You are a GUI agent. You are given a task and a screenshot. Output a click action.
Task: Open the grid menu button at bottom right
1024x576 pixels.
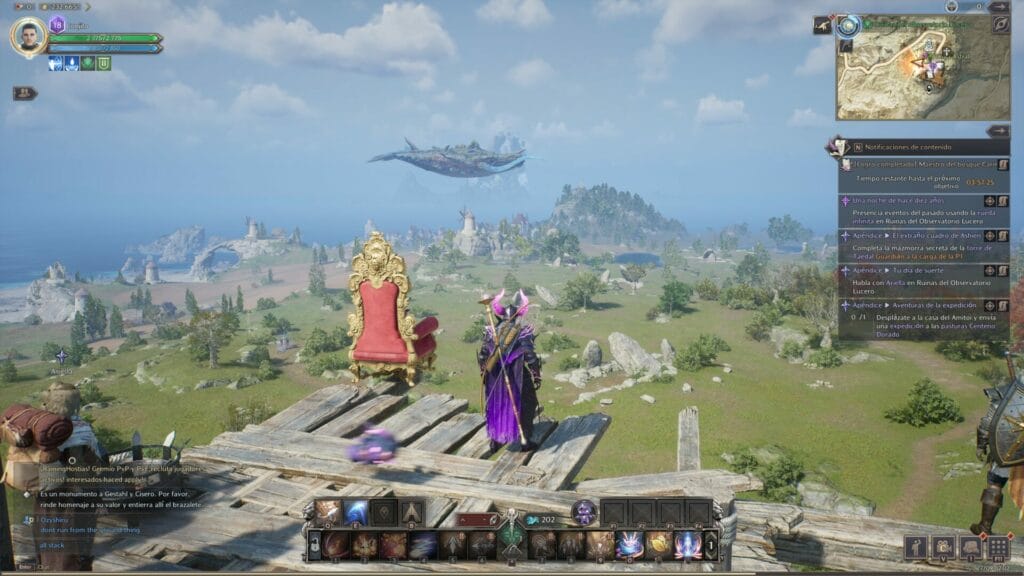tap(997, 547)
